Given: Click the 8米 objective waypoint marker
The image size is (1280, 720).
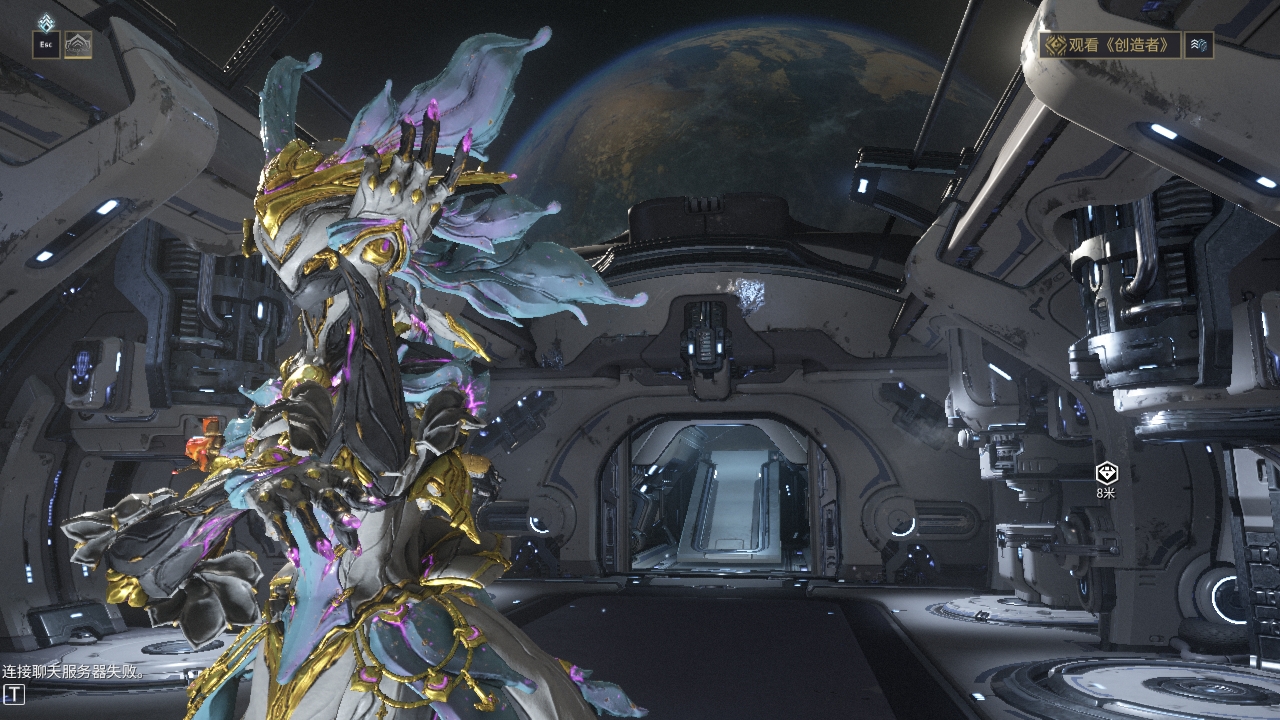Looking at the screenshot, I should pyautogui.click(x=1106, y=473).
